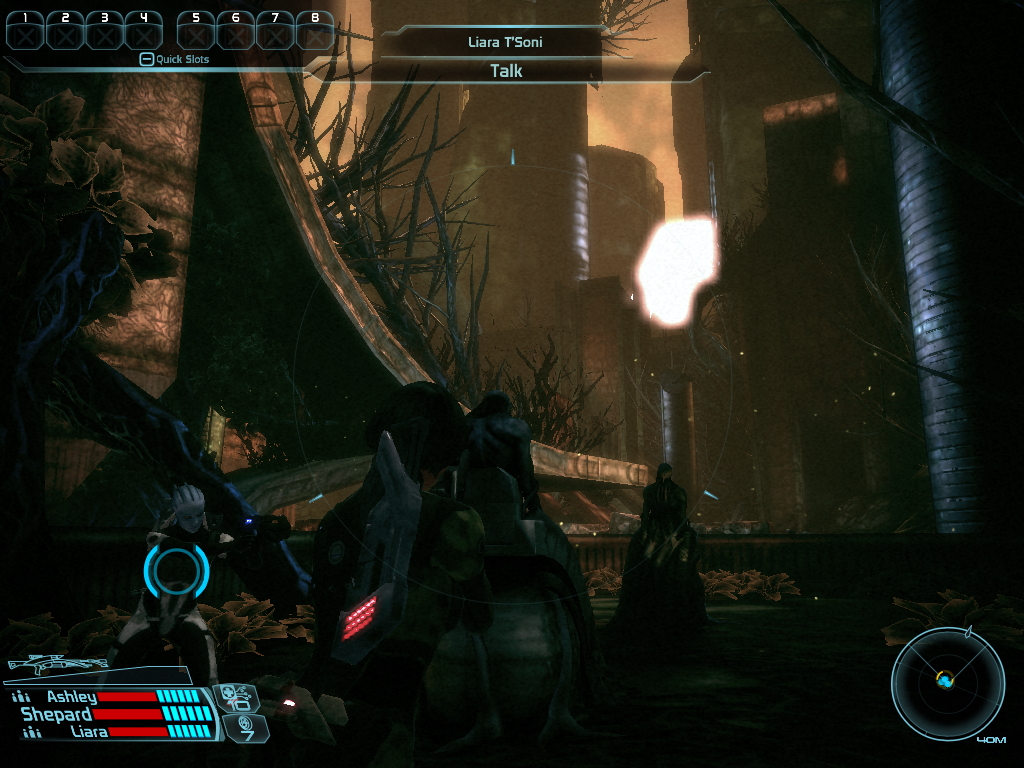Viewport: 1024px width, 768px height.
Task: Talk to Liara T'Soni
Action: 506,71
